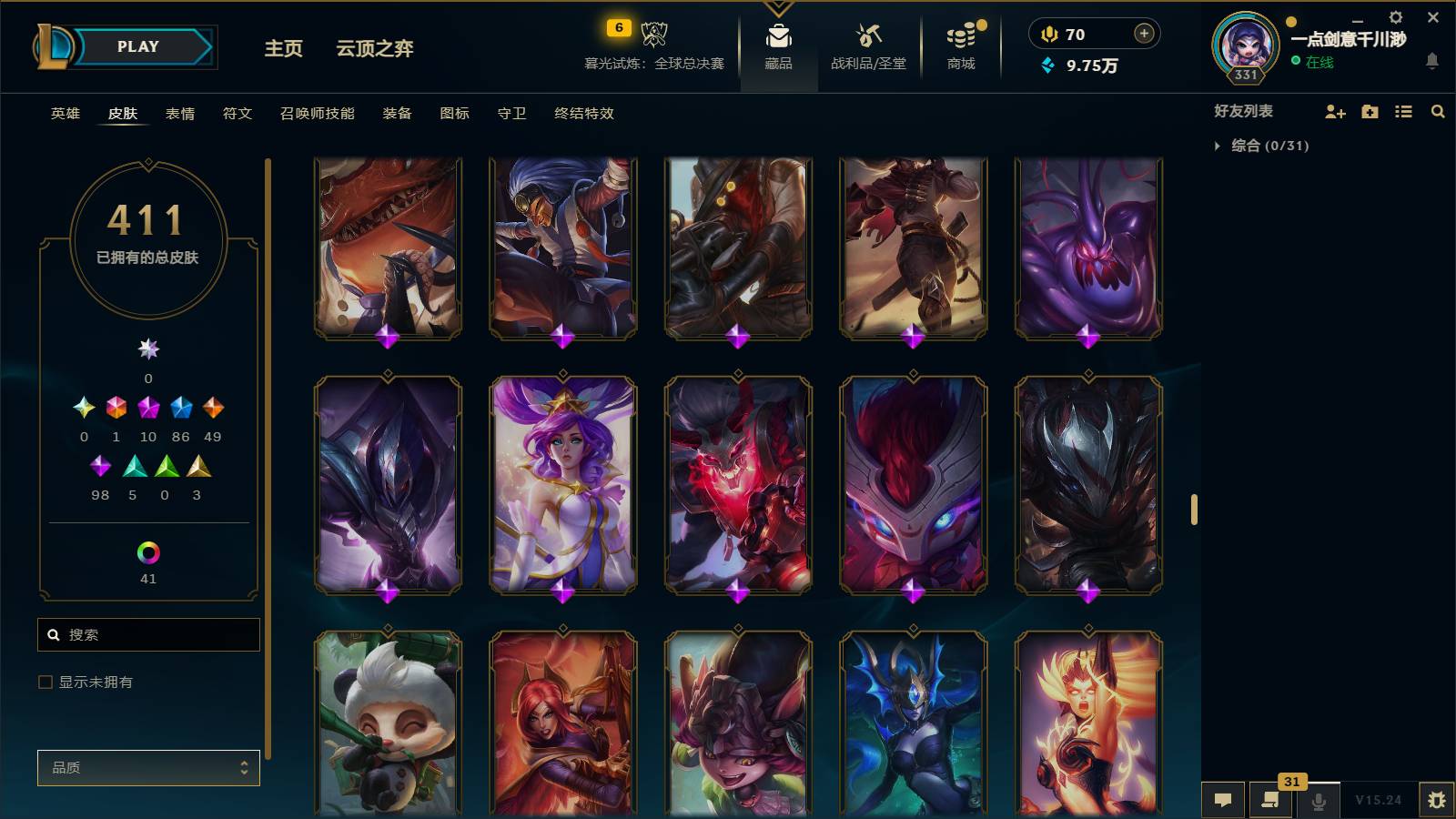Open the settings gear icon
This screenshot has width=1456, height=819.
pyautogui.click(x=1397, y=16)
